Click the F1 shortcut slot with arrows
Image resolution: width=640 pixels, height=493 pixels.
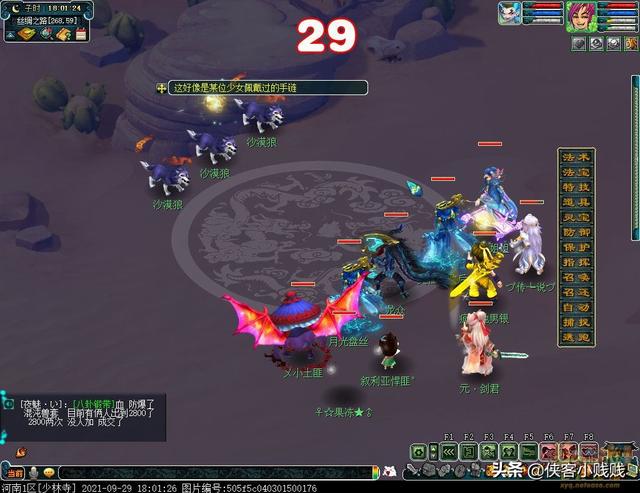coord(449,451)
